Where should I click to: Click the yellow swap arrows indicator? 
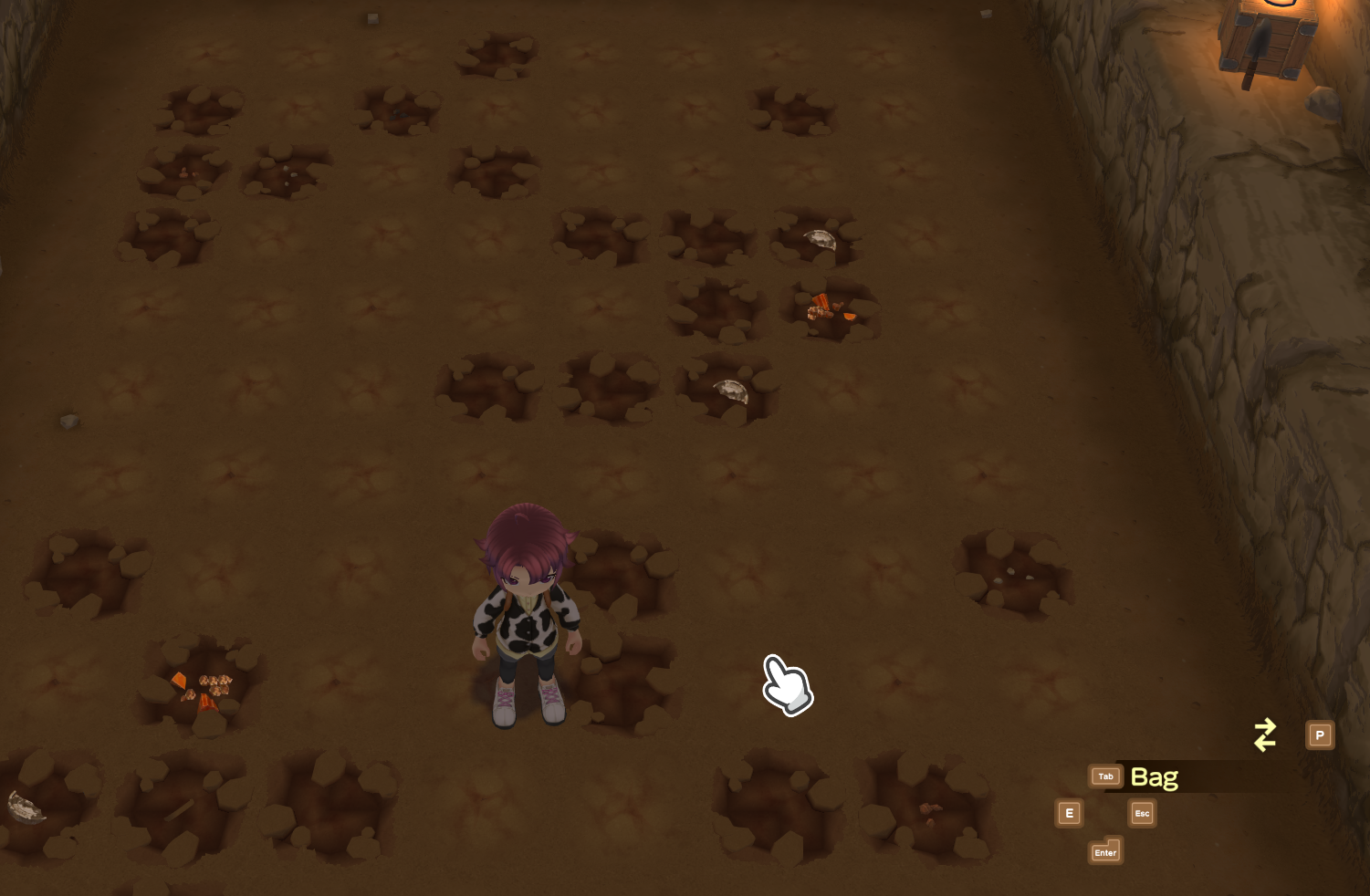[1265, 735]
